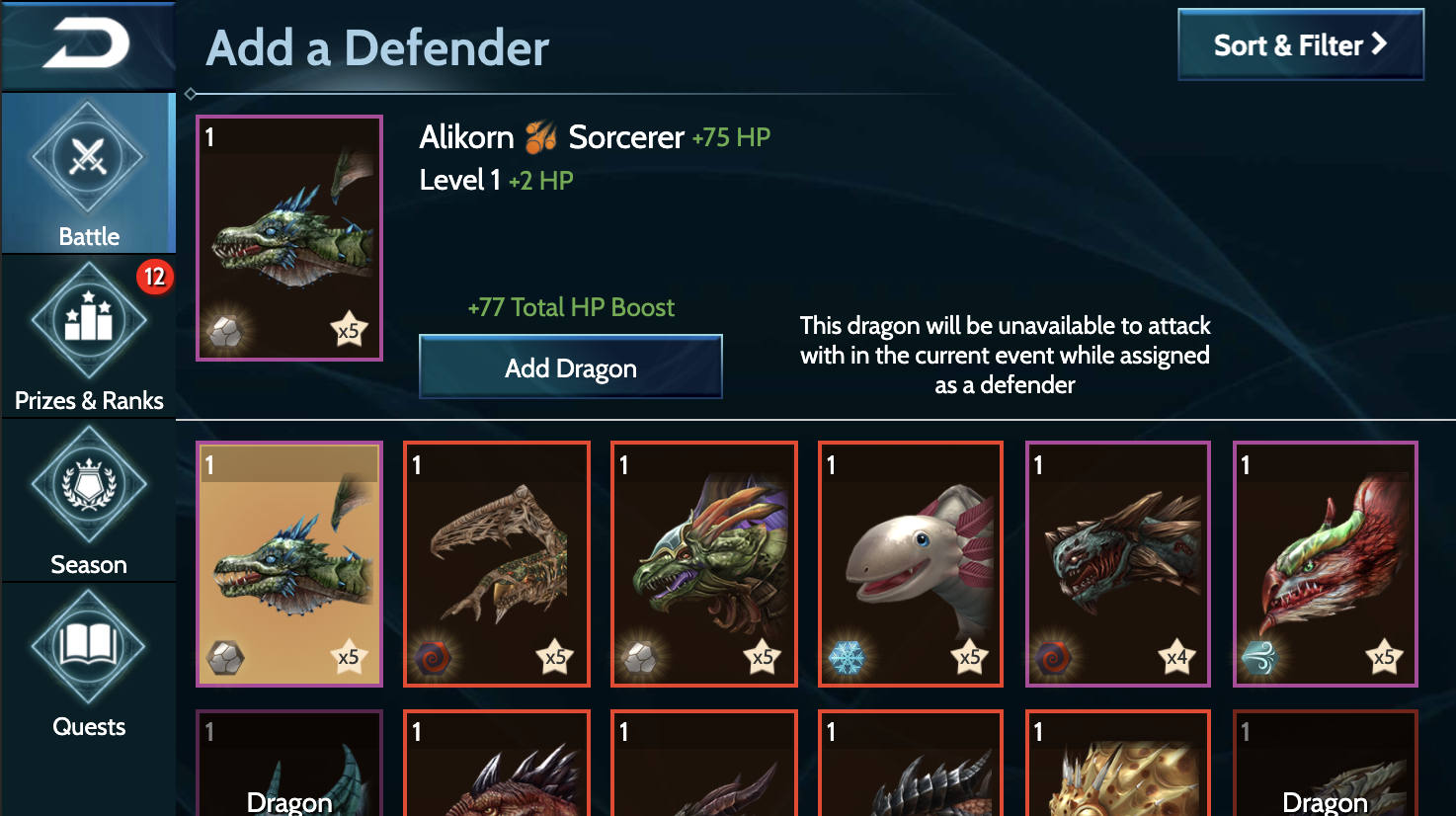Select the Season shield icon

(89, 484)
